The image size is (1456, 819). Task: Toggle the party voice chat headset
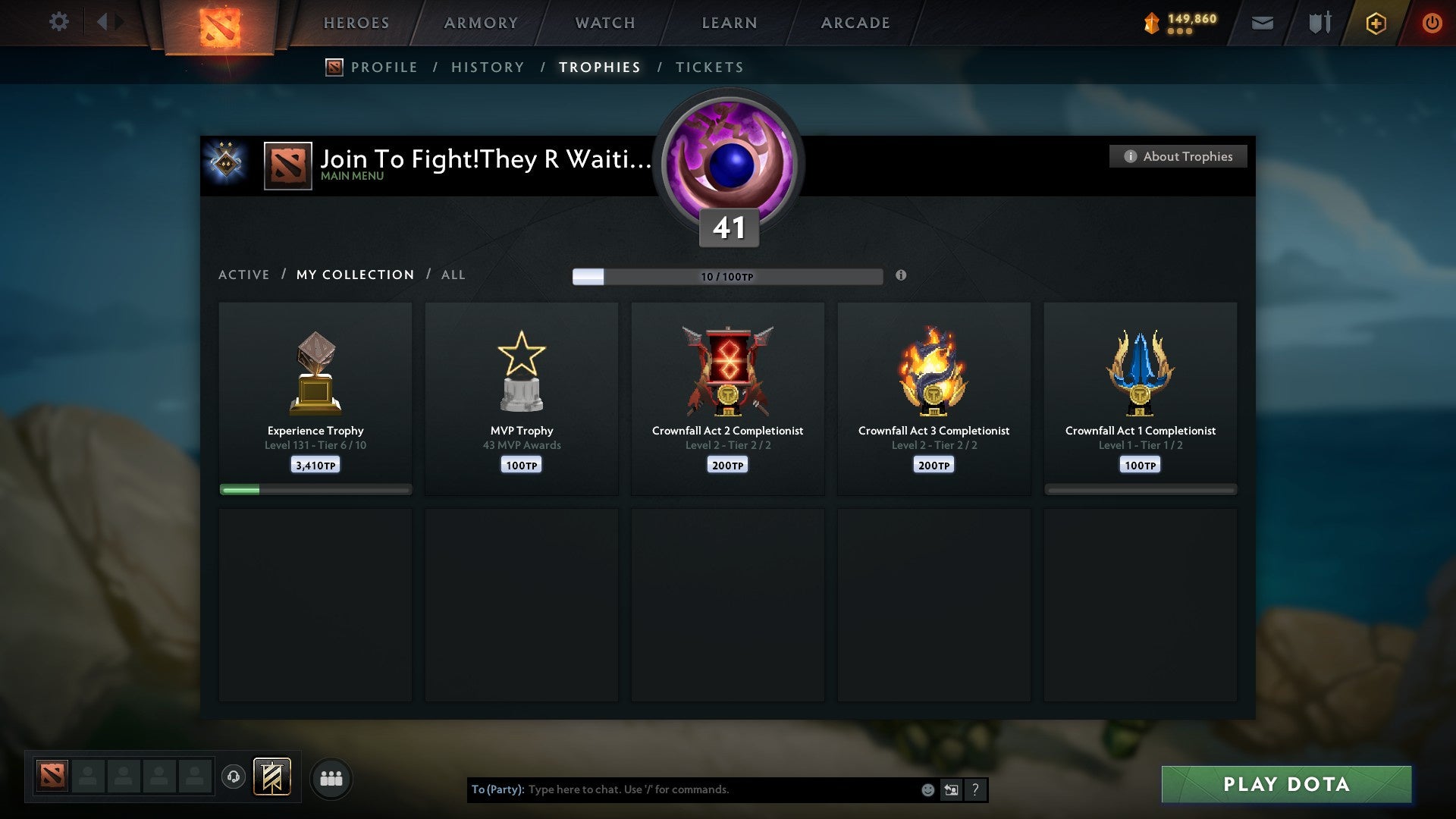[x=234, y=777]
